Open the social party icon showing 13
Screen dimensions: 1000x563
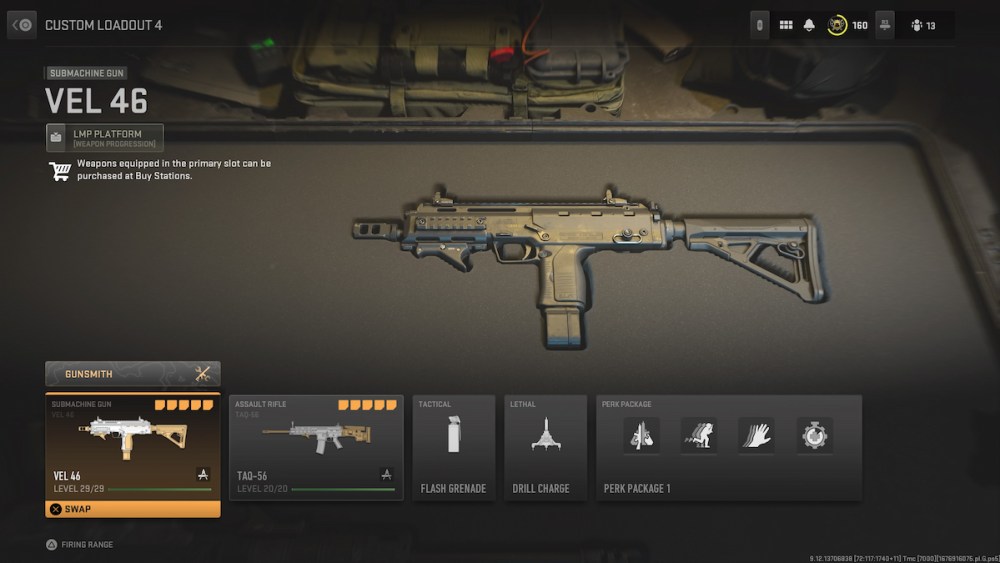point(923,25)
